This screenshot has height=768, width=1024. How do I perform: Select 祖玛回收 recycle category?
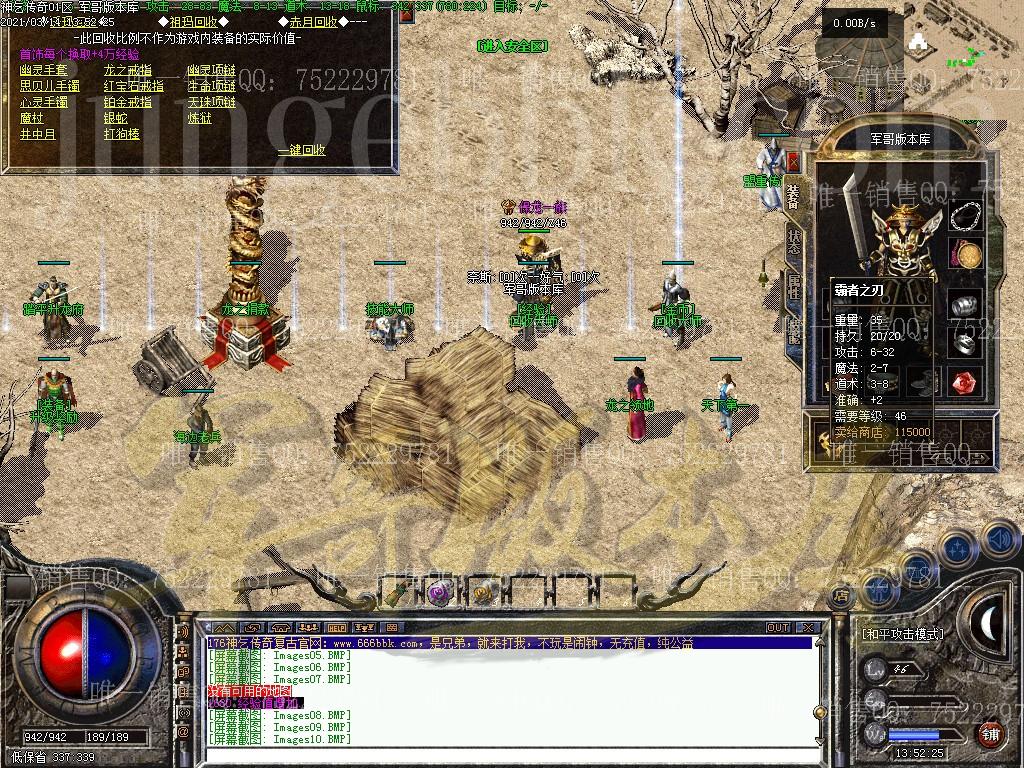pyautogui.click(x=201, y=21)
